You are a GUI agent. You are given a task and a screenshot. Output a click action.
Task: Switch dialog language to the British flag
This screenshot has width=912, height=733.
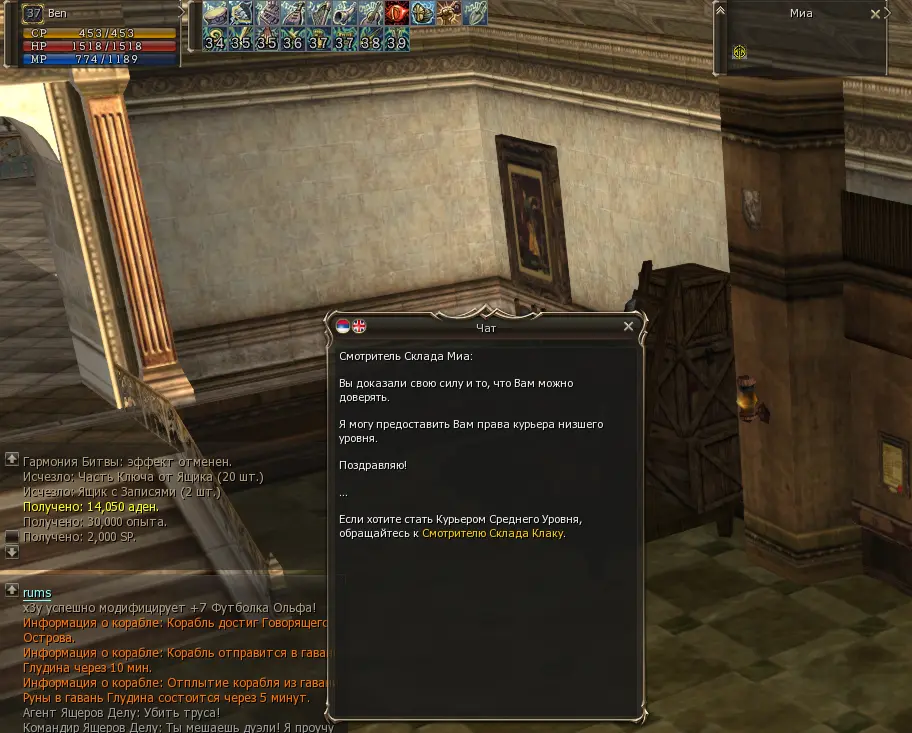tap(359, 326)
